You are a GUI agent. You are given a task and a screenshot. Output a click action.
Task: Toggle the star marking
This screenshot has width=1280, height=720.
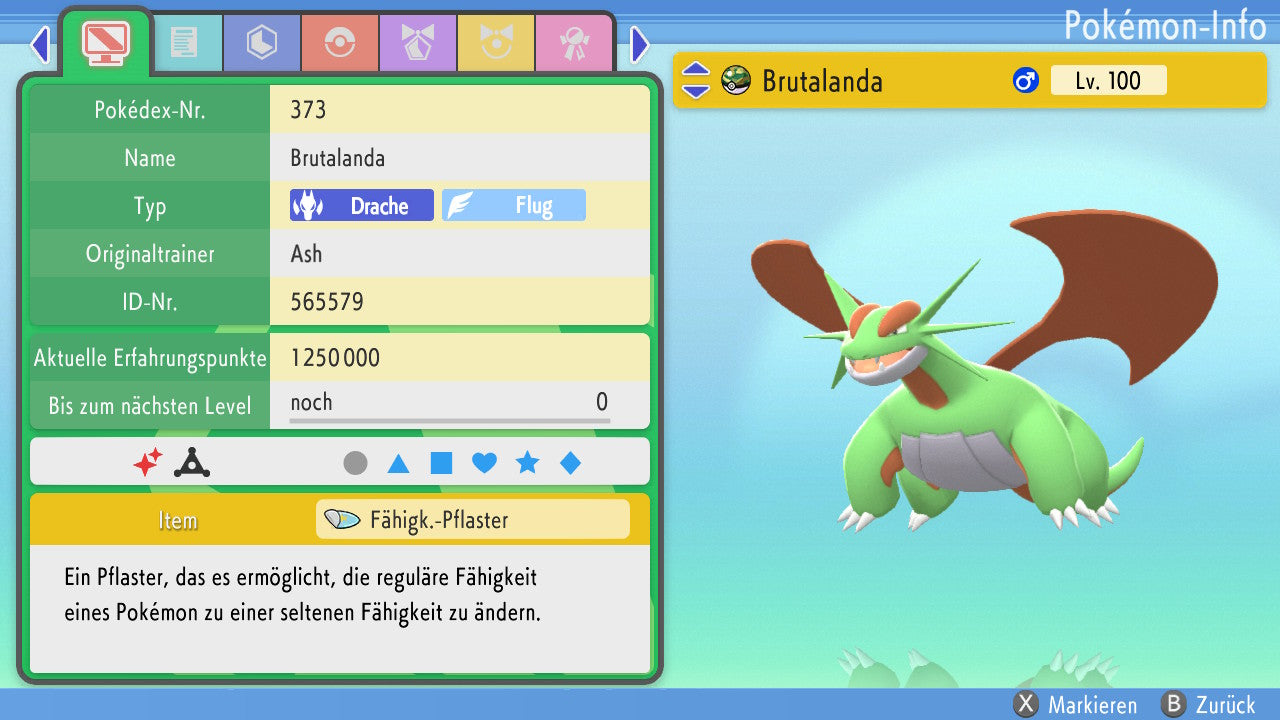pos(527,463)
